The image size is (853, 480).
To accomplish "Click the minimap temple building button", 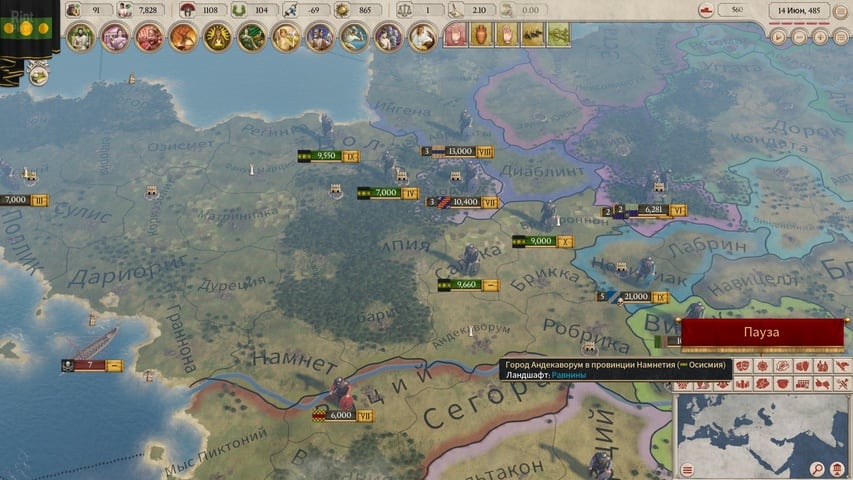I will click(x=838, y=470).
